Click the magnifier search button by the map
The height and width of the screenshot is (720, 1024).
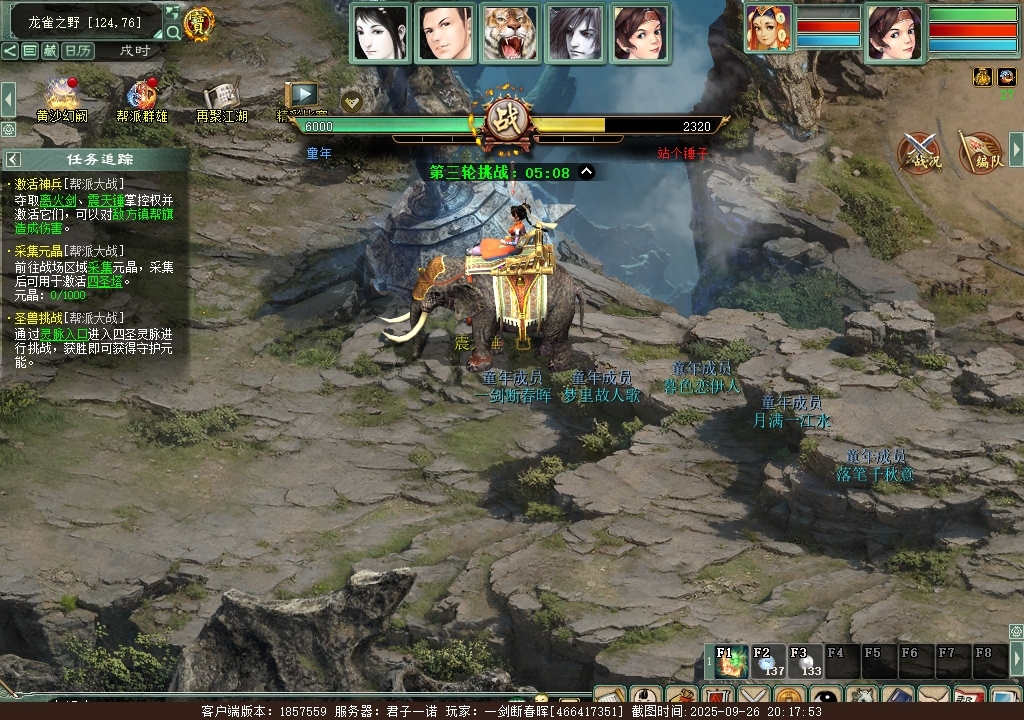[x=173, y=33]
